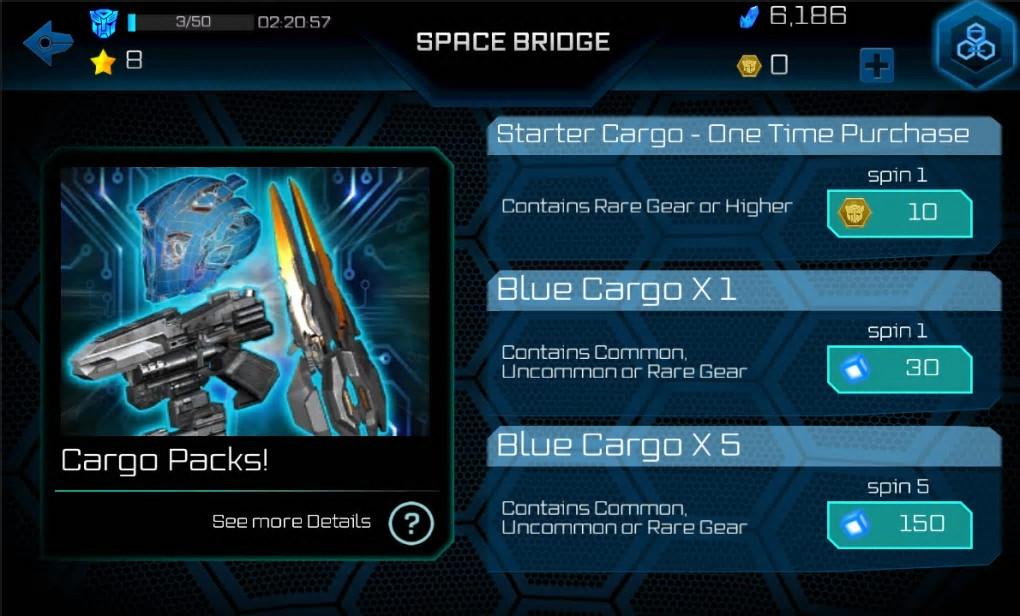Purchase Blue Cargo X 1 for 30
The height and width of the screenshot is (616, 1020).
point(899,368)
